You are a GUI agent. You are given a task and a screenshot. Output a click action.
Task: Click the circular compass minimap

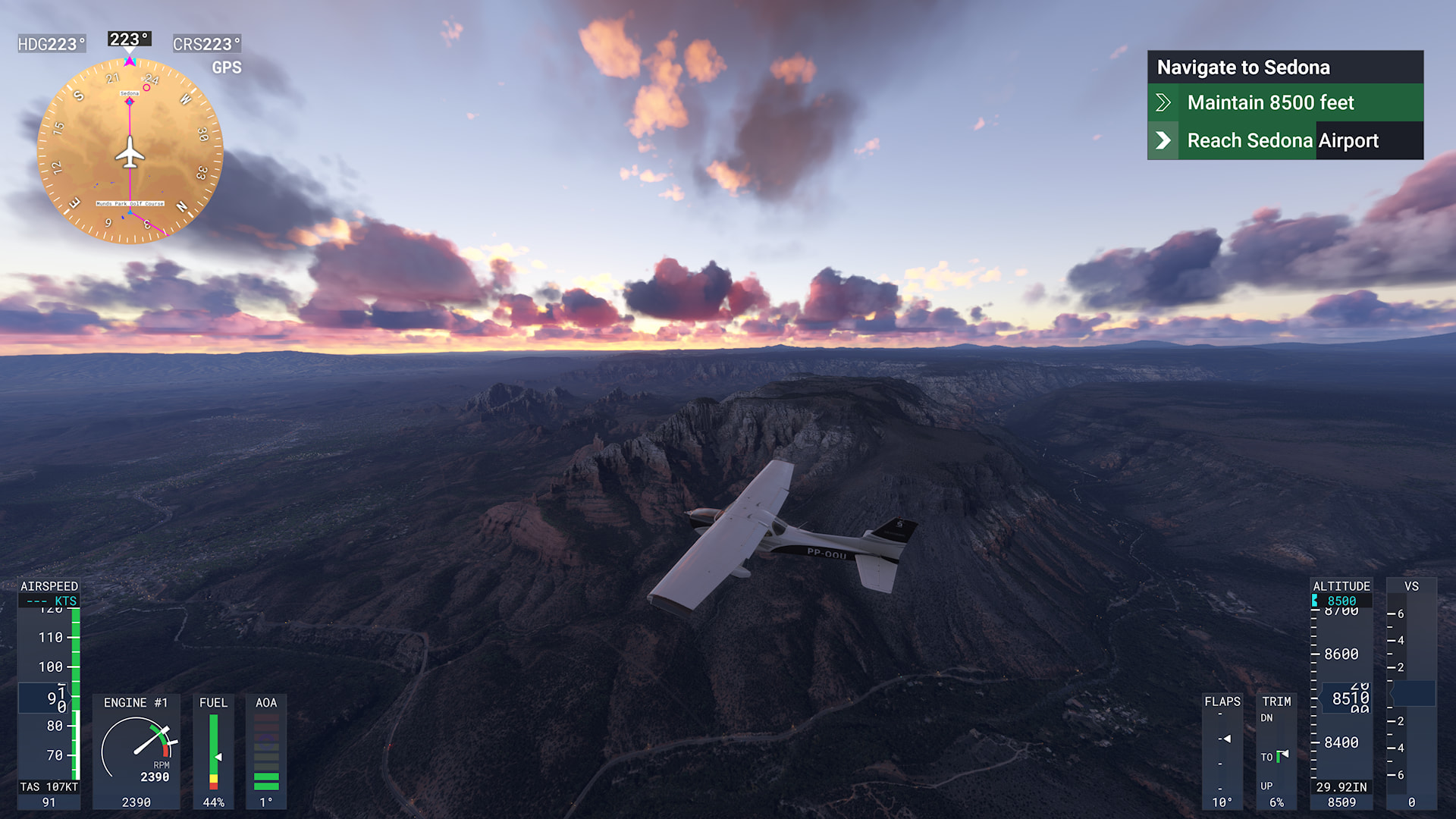click(x=130, y=152)
